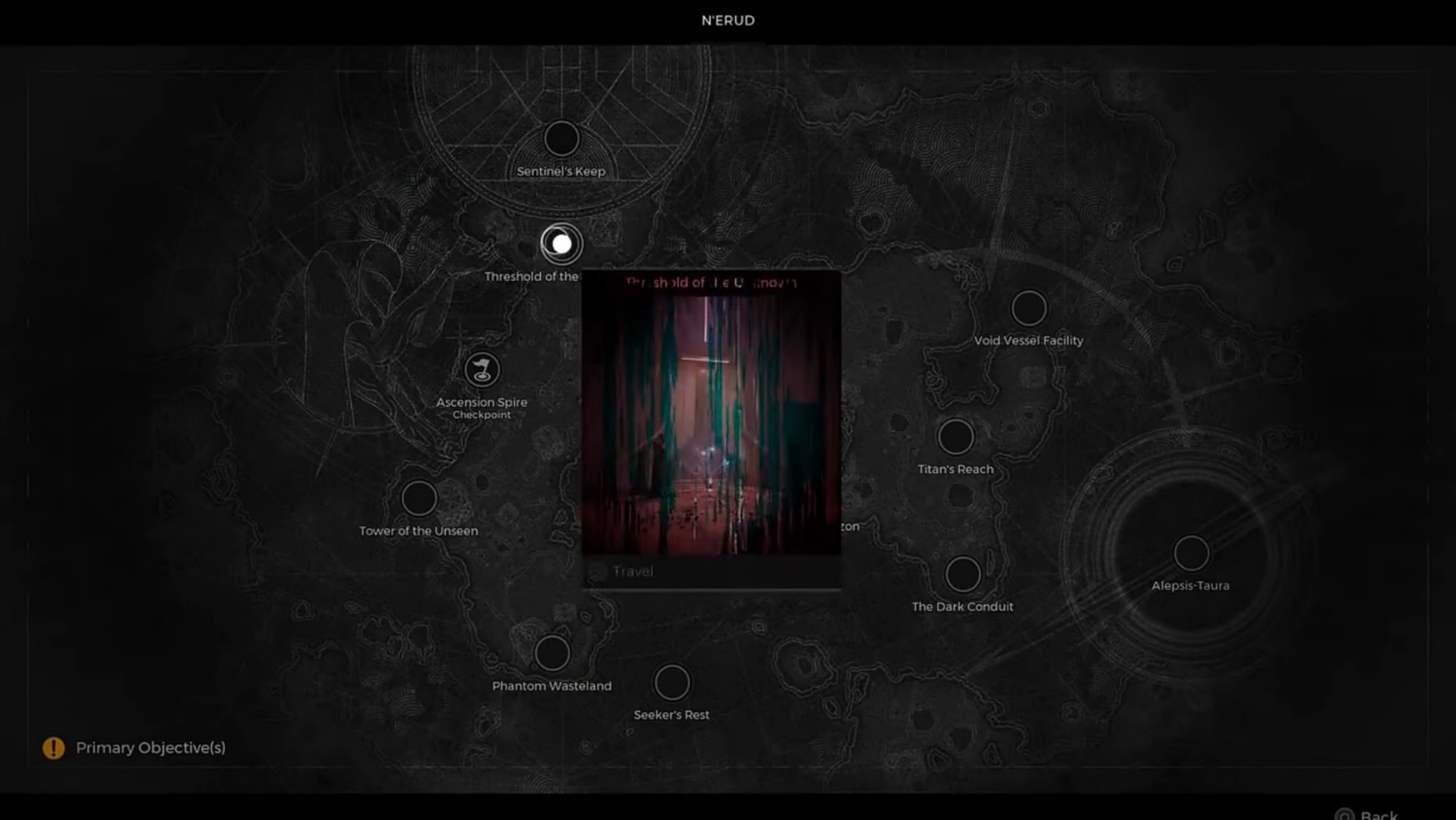The image size is (1456, 820).
Task: Select the Titan's Reach waypoint node
Action: point(955,437)
